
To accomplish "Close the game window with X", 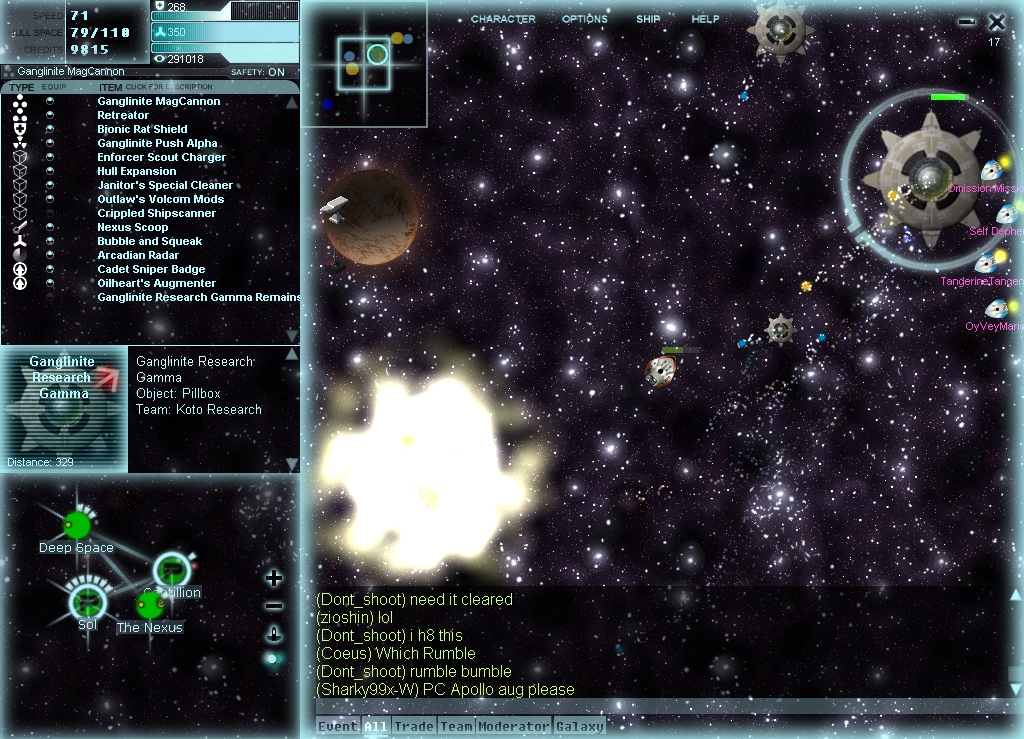I will click(997, 21).
